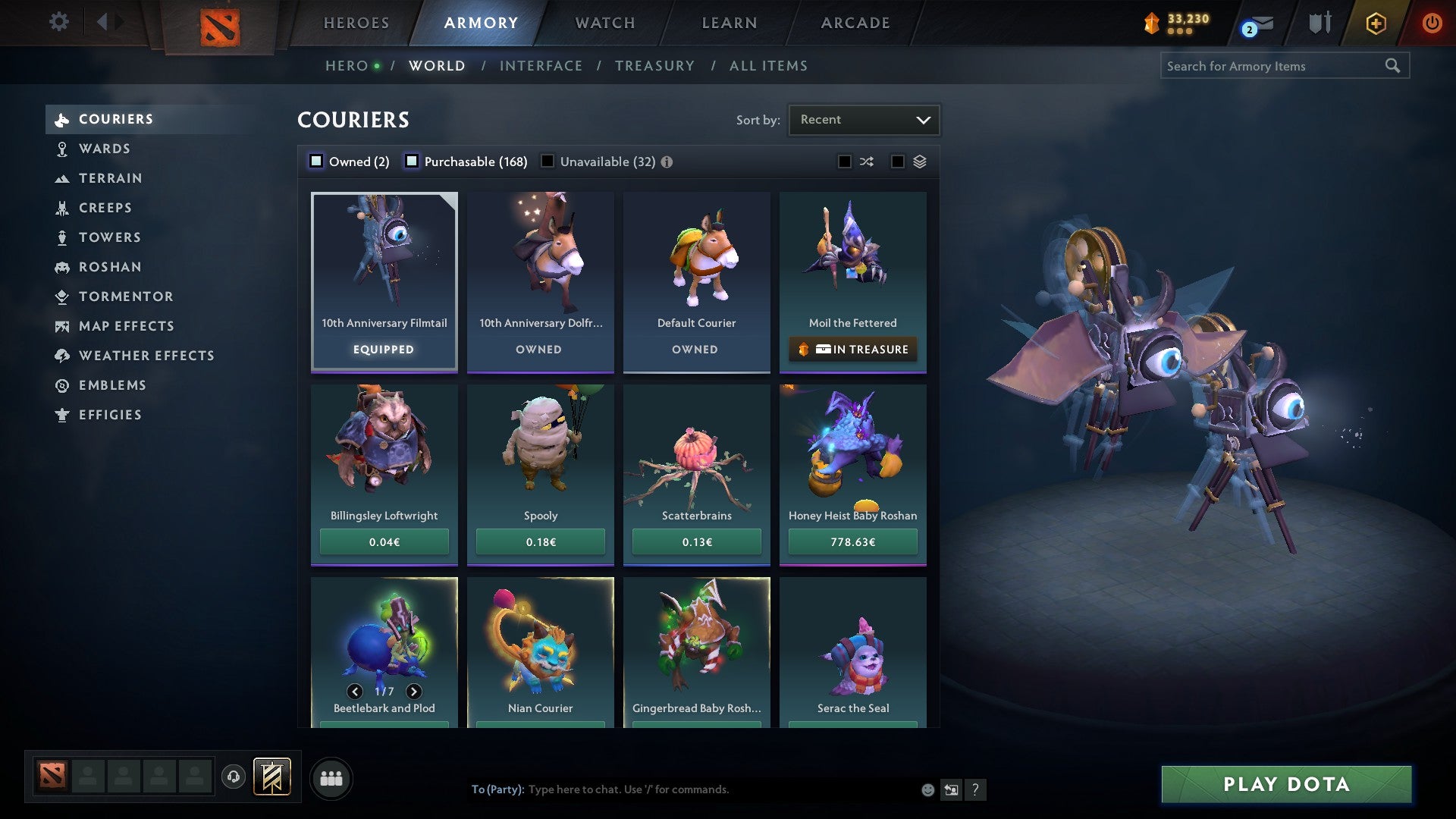
Task: Open the Weather Effects section
Action: click(x=147, y=356)
